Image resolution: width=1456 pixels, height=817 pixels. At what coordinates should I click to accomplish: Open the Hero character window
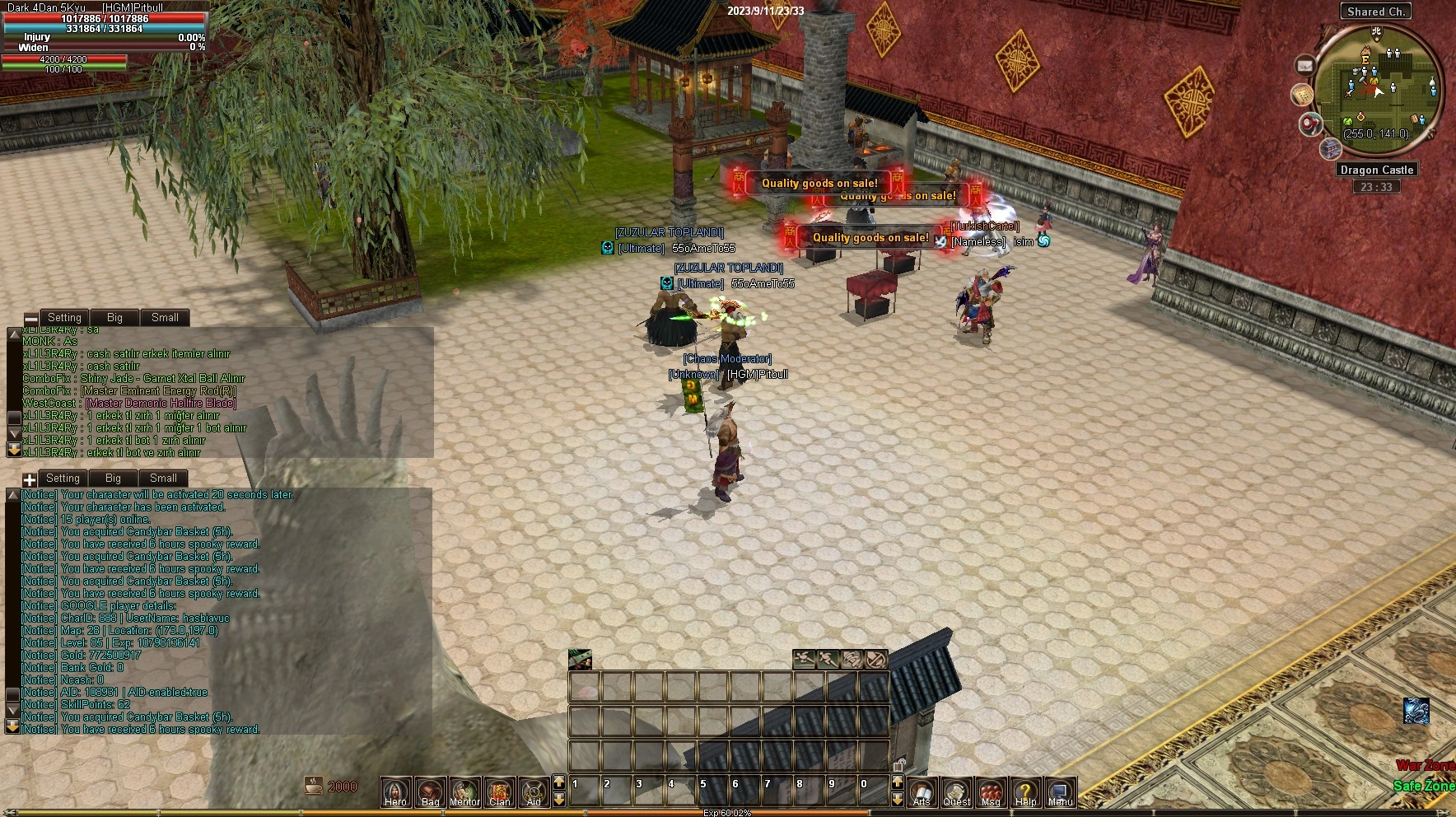coord(395,791)
